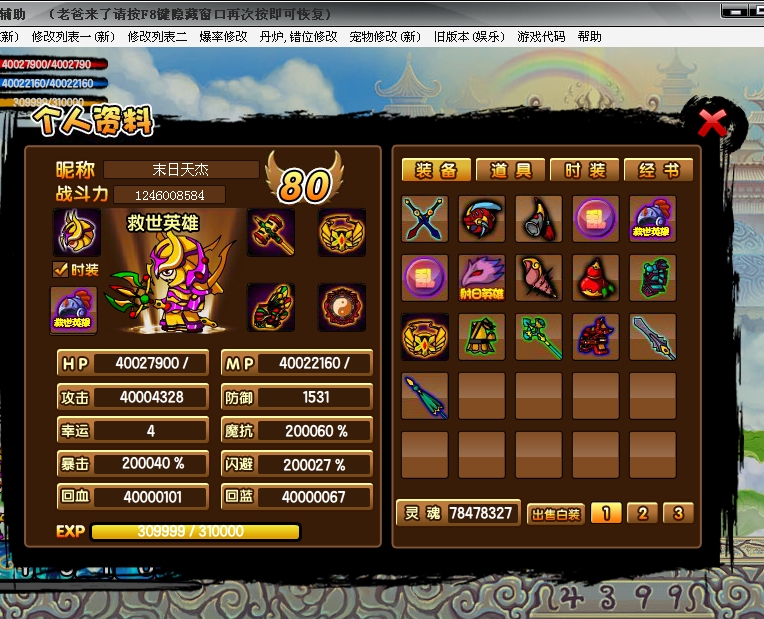The width and height of the screenshot is (764, 619).
Task: Pick the pink dragon head item
Action: tap(482, 278)
